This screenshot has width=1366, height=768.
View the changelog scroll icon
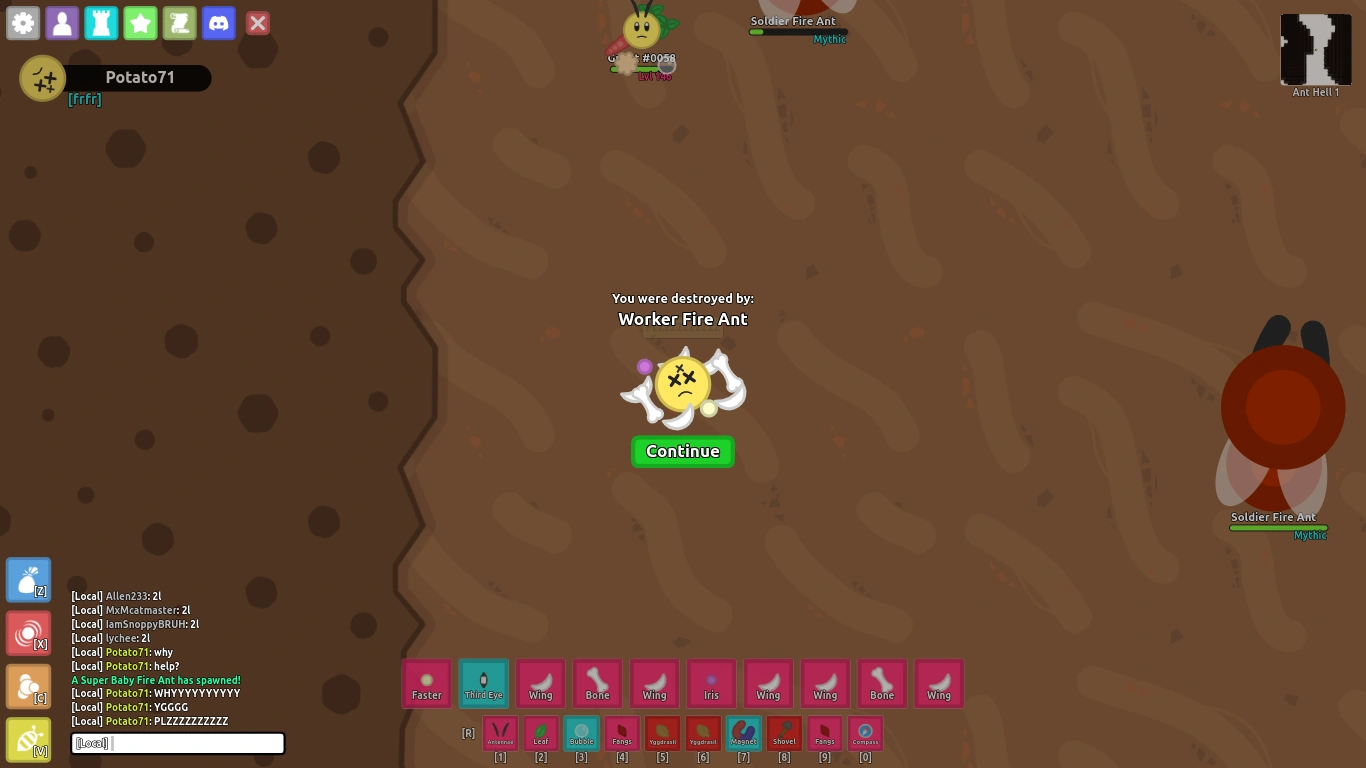click(179, 22)
